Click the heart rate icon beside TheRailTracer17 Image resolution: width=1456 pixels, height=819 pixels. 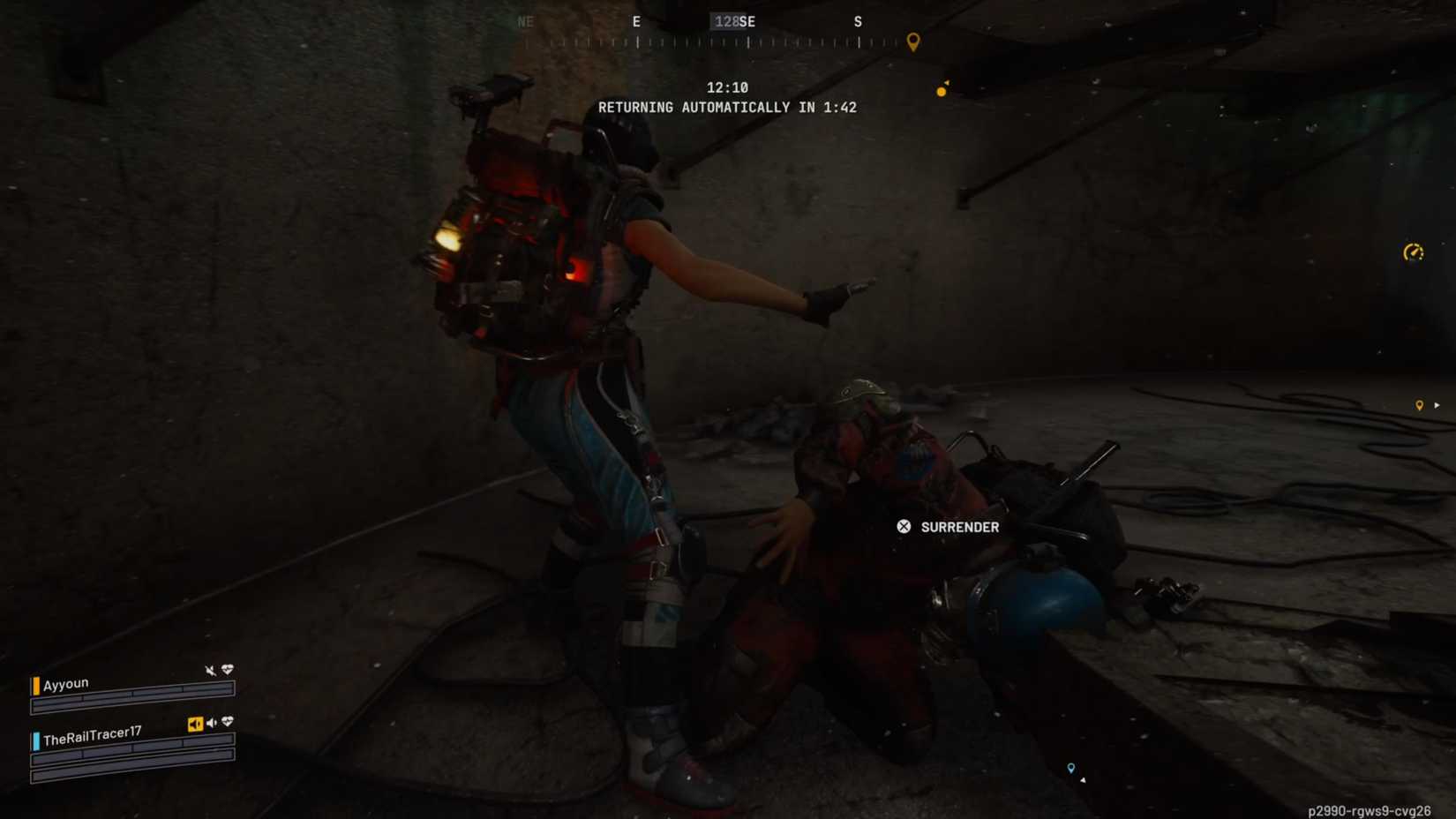[227, 722]
